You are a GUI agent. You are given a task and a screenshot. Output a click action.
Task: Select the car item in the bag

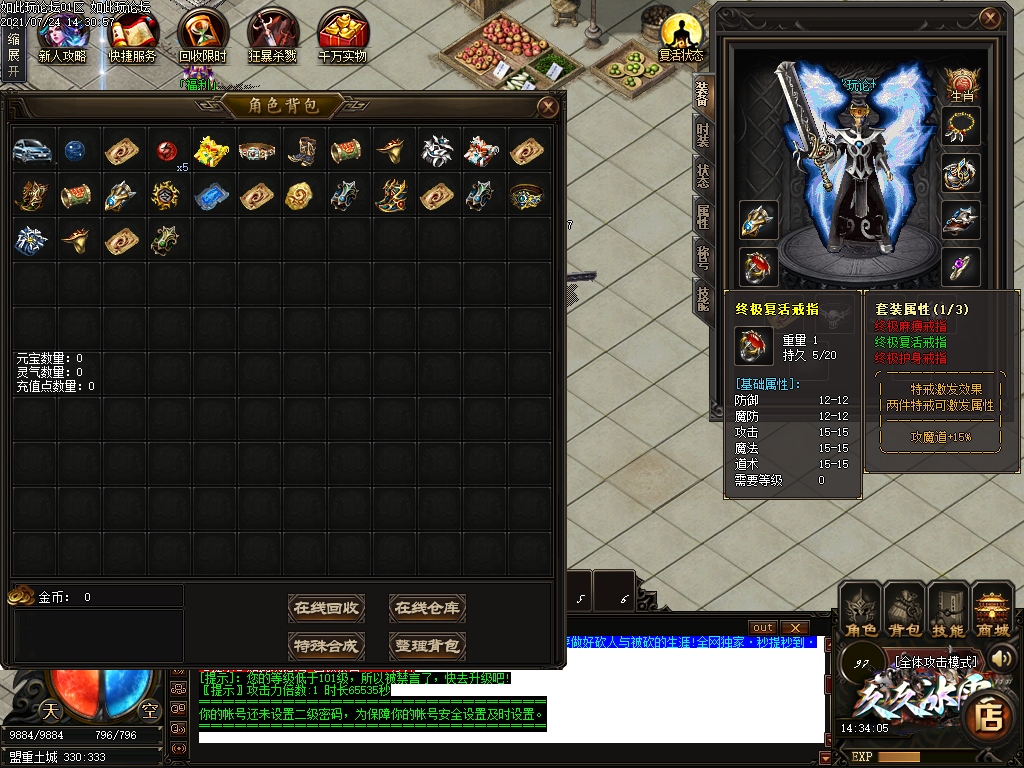pos(32,151)
